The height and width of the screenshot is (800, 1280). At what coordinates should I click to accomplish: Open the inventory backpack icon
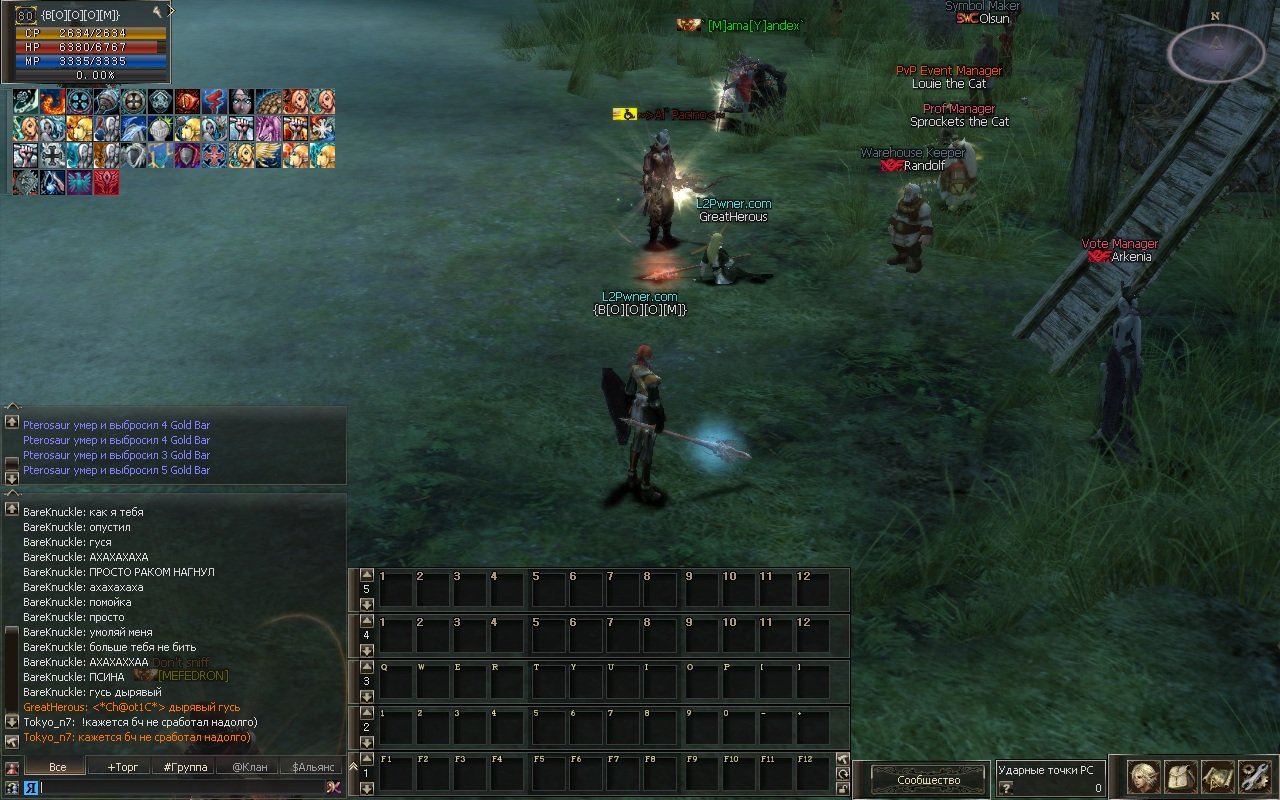tap(1181, 777)
